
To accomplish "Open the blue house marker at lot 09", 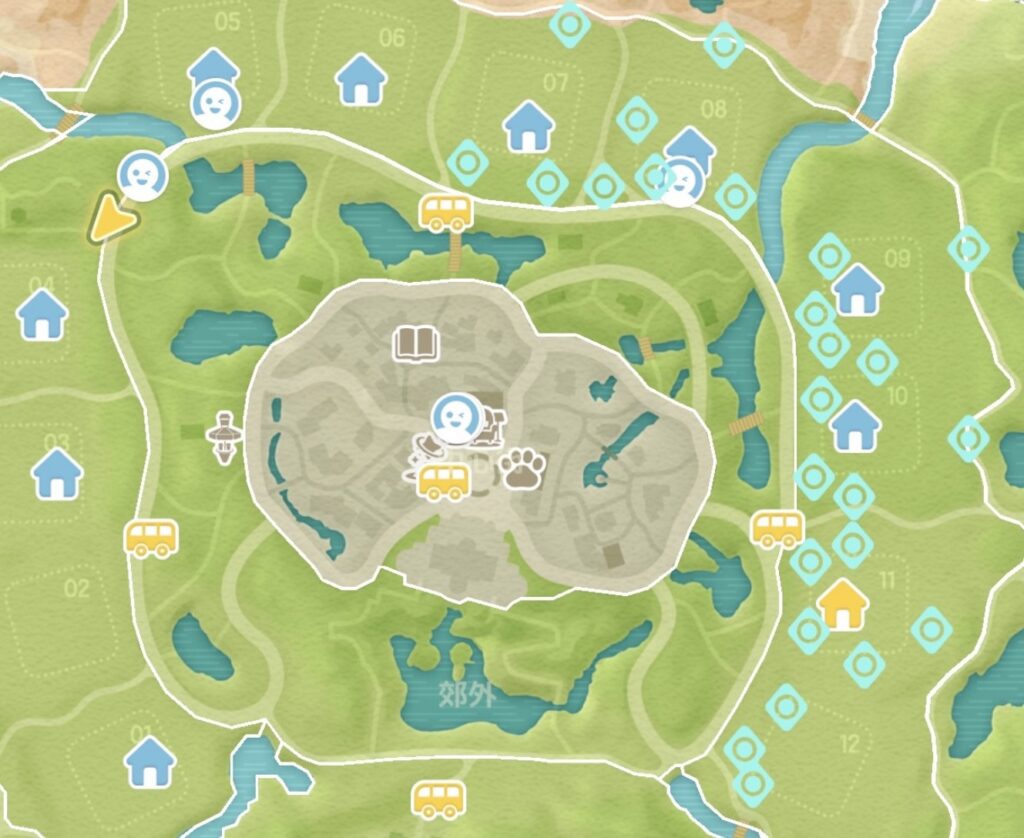I will click(x=857, y=290).
